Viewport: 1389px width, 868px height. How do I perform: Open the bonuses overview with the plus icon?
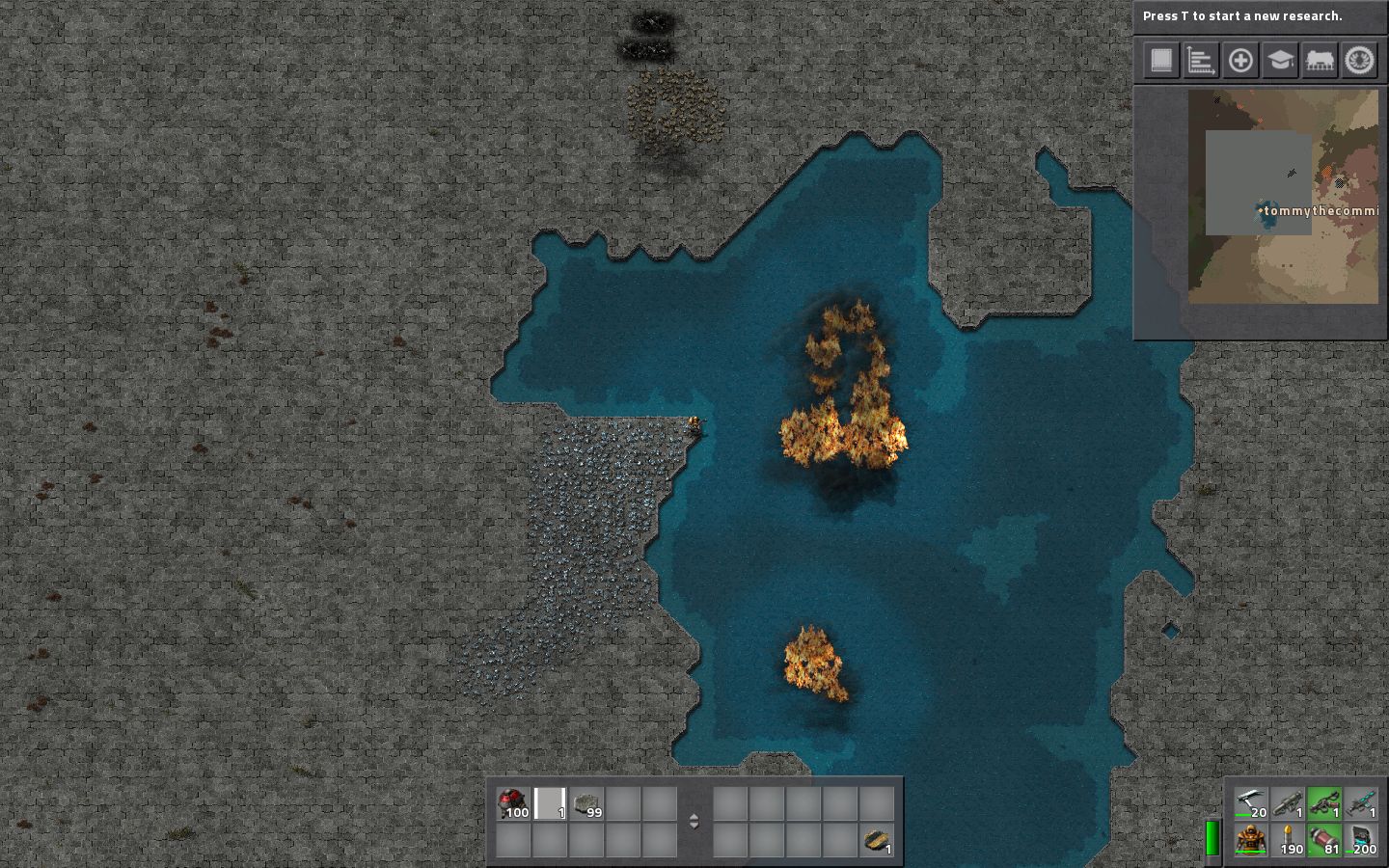(1240, 60)
